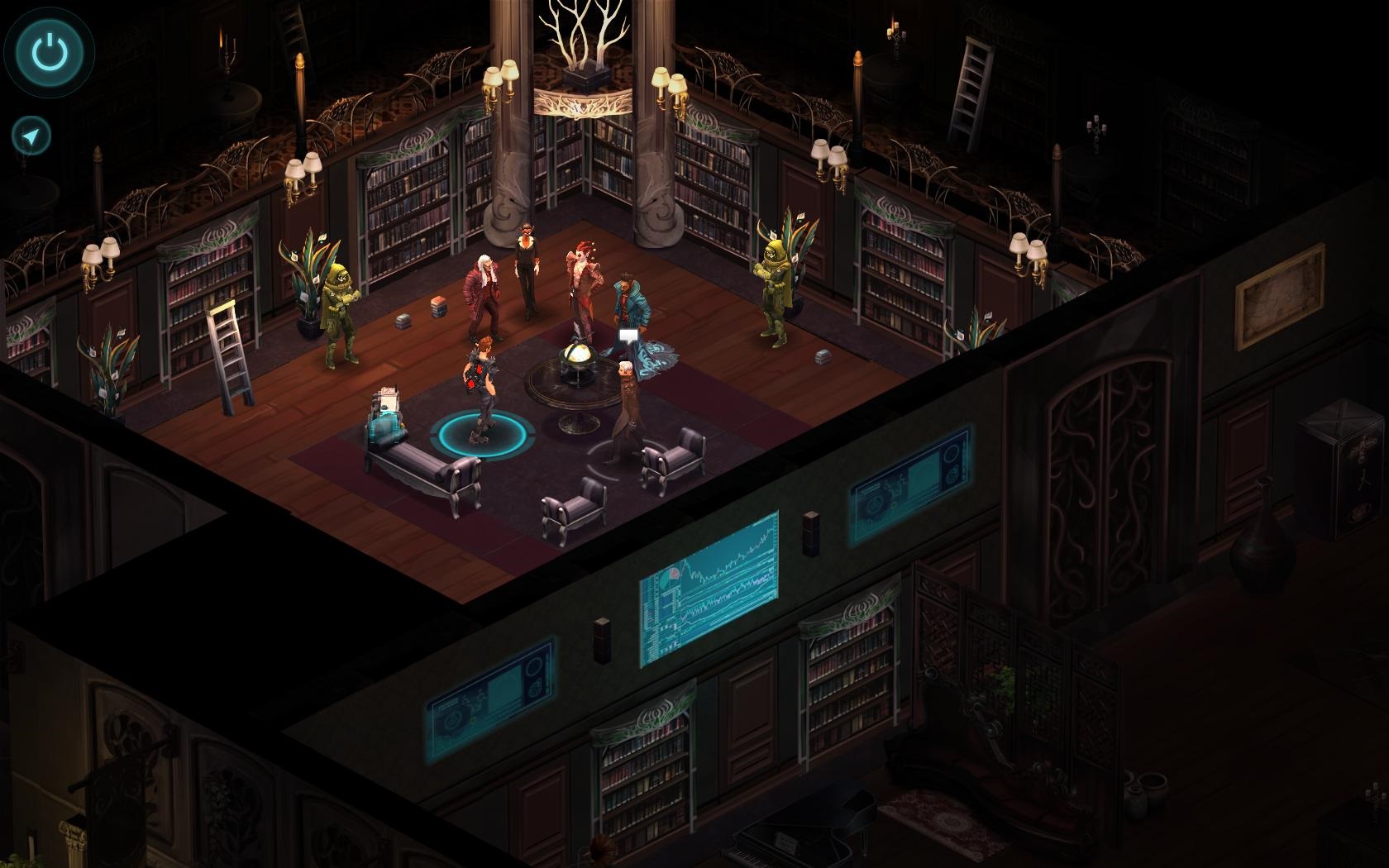Viewport: 1389px width, 868px height.
Task: Click the glowing power button icon
Action: pyautogui.click(x=49, y=51)
